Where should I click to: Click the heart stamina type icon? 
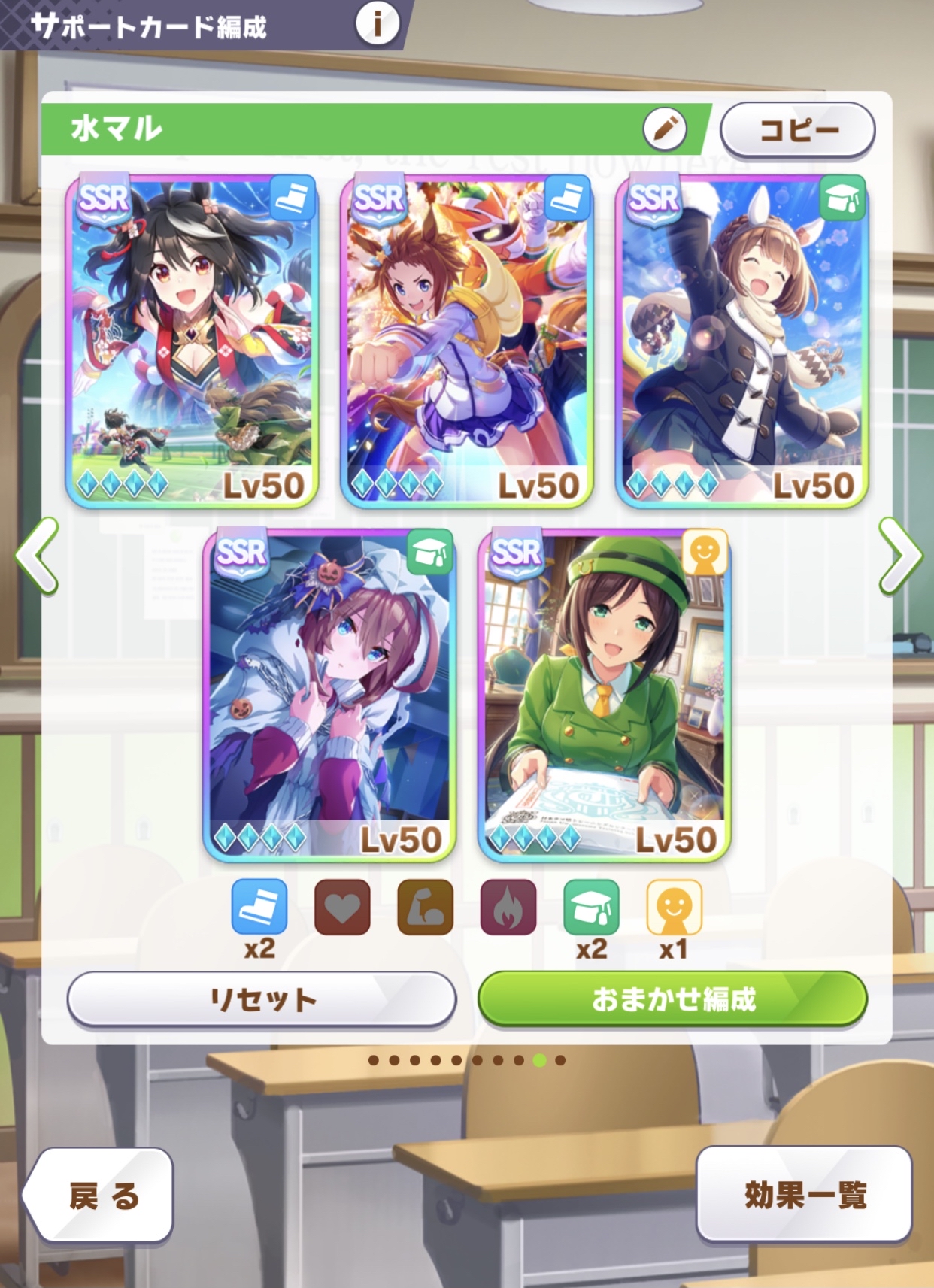(342, 907)
